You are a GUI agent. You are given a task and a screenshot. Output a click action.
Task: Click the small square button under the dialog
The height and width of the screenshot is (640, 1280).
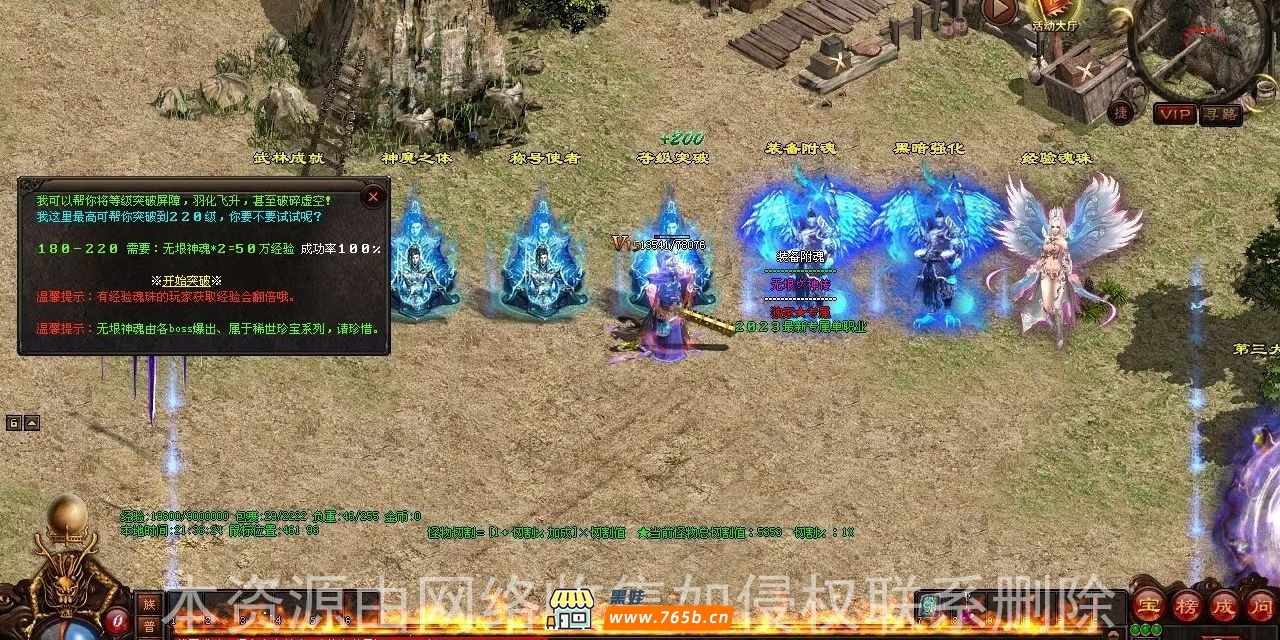pos(14,423)
